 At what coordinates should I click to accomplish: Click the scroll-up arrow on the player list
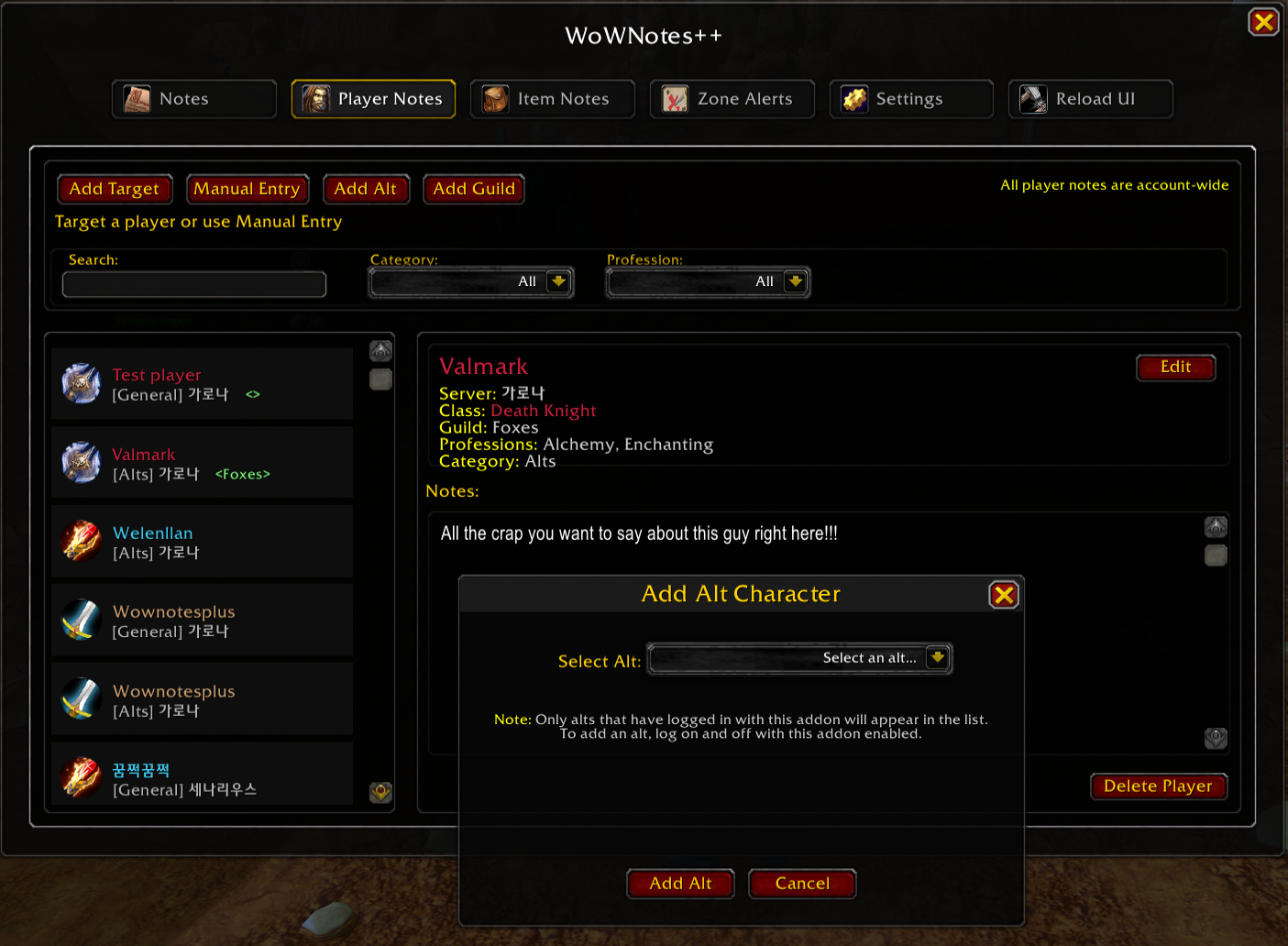point(380,350)
